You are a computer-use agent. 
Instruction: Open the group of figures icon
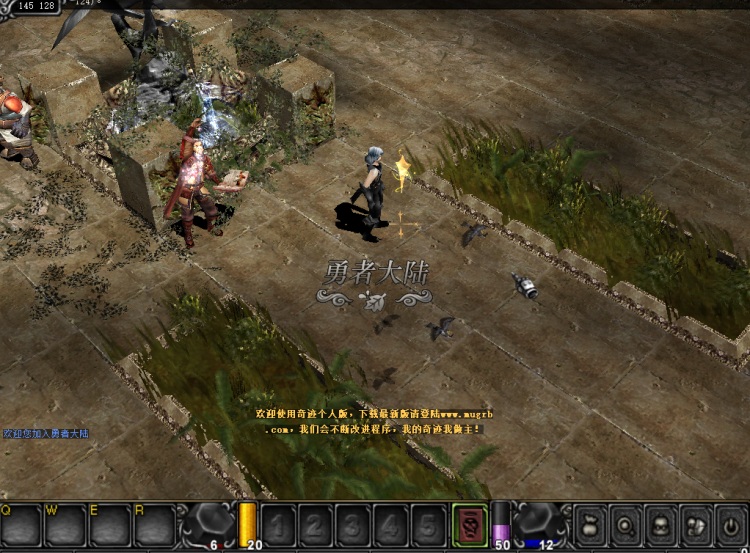pos(696,525)
